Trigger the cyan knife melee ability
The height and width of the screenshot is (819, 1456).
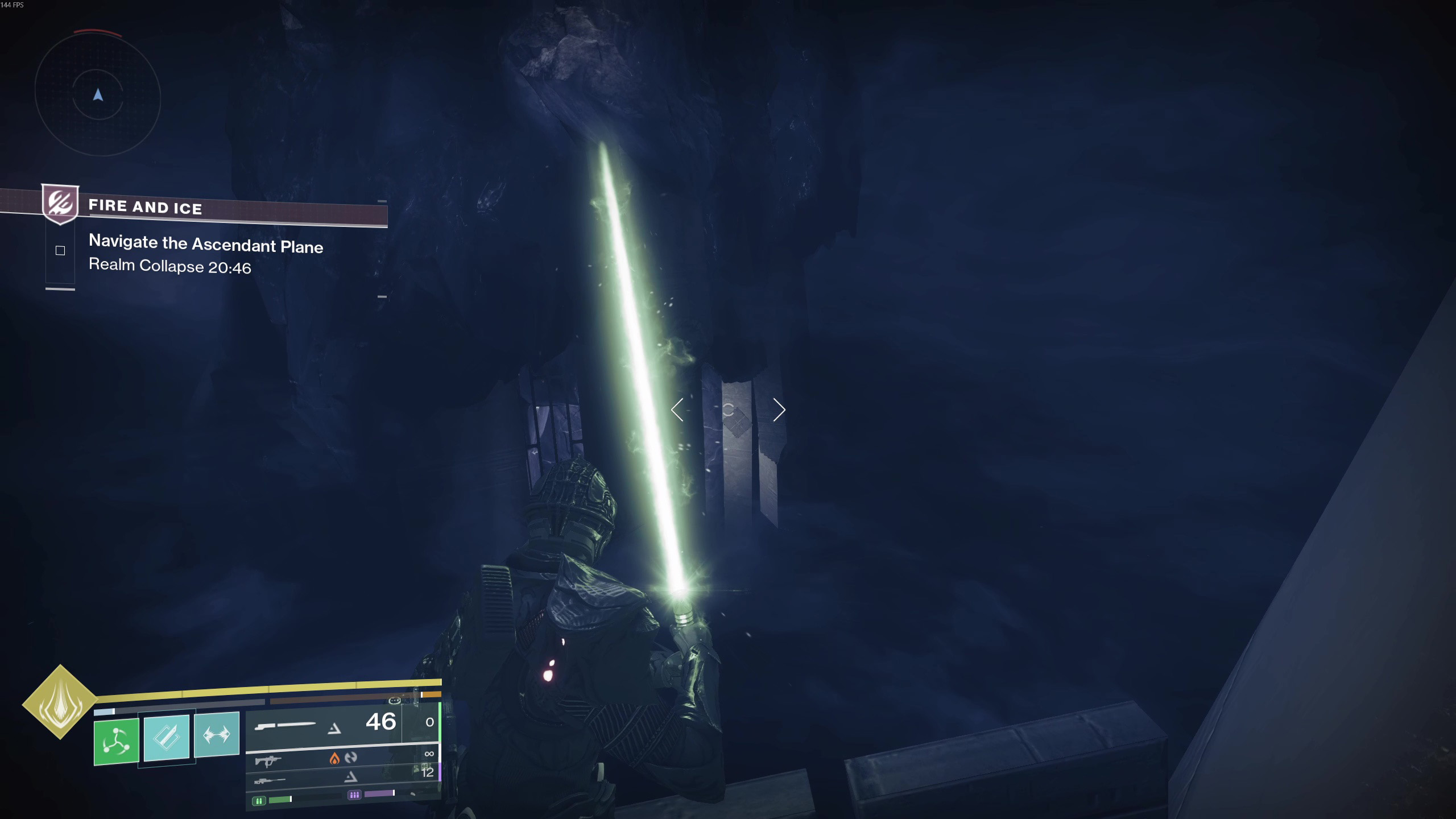[167, 737]
